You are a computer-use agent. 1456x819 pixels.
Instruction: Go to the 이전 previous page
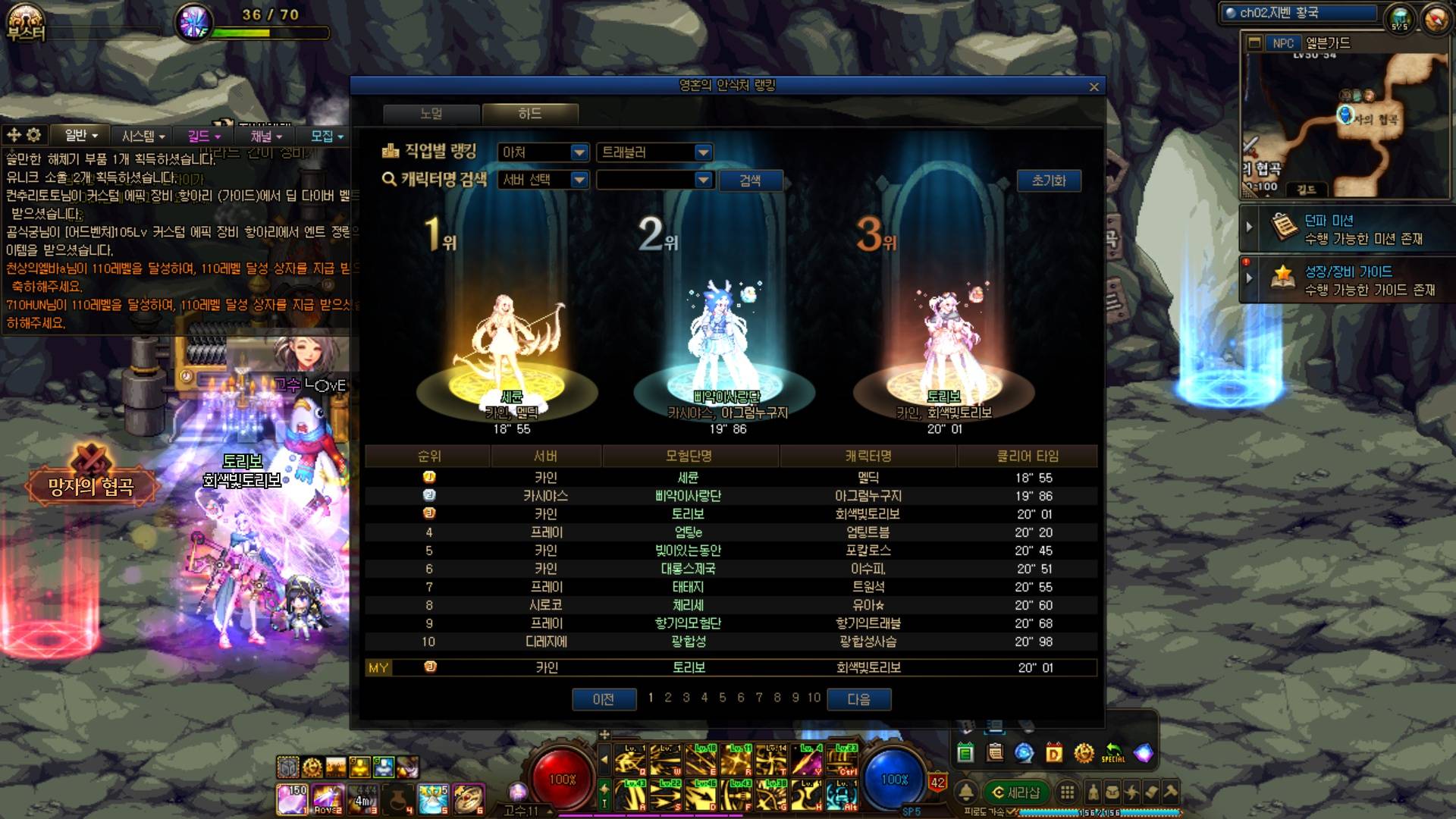coord(604,699)
